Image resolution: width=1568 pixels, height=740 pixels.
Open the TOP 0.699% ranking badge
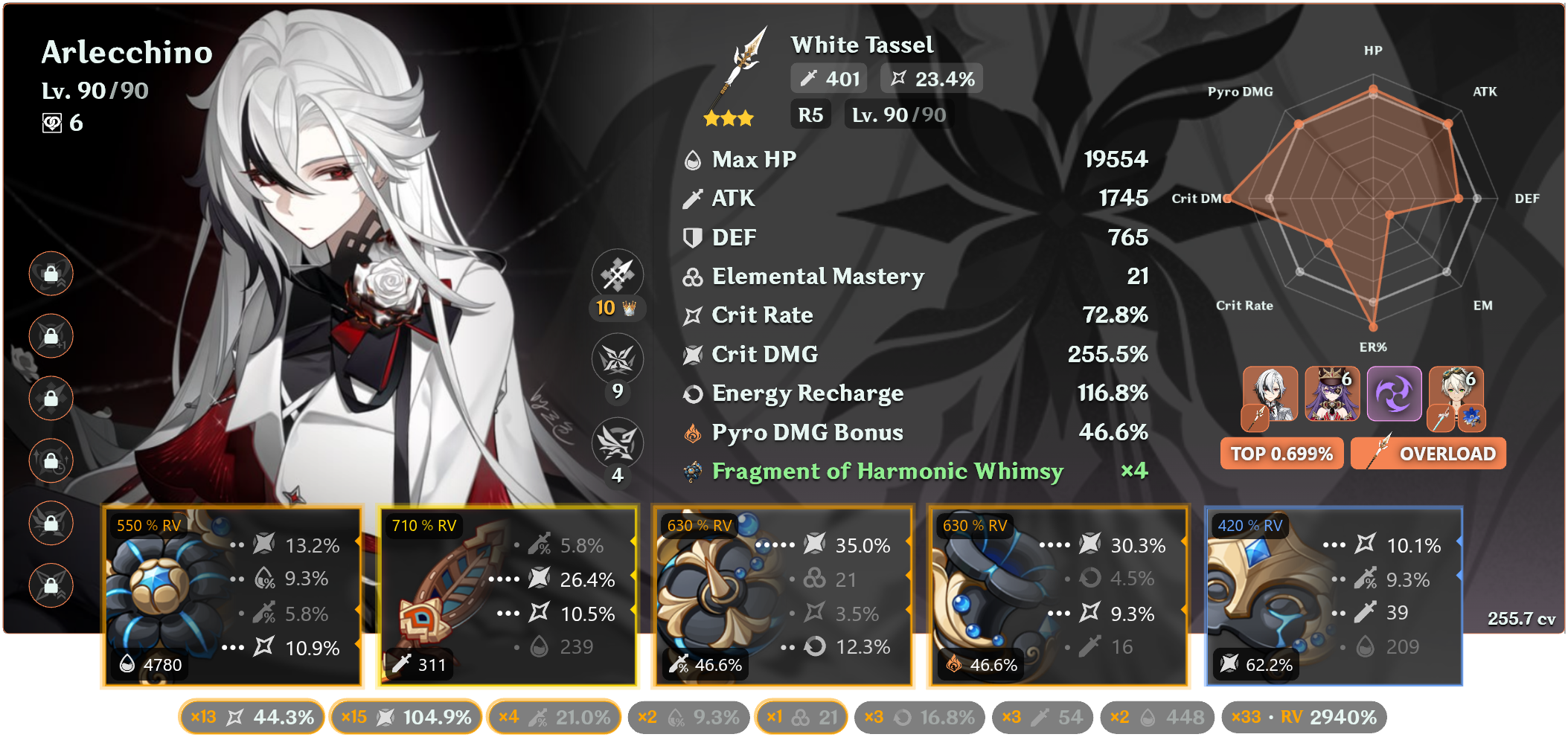click(x=1281, y=453)
